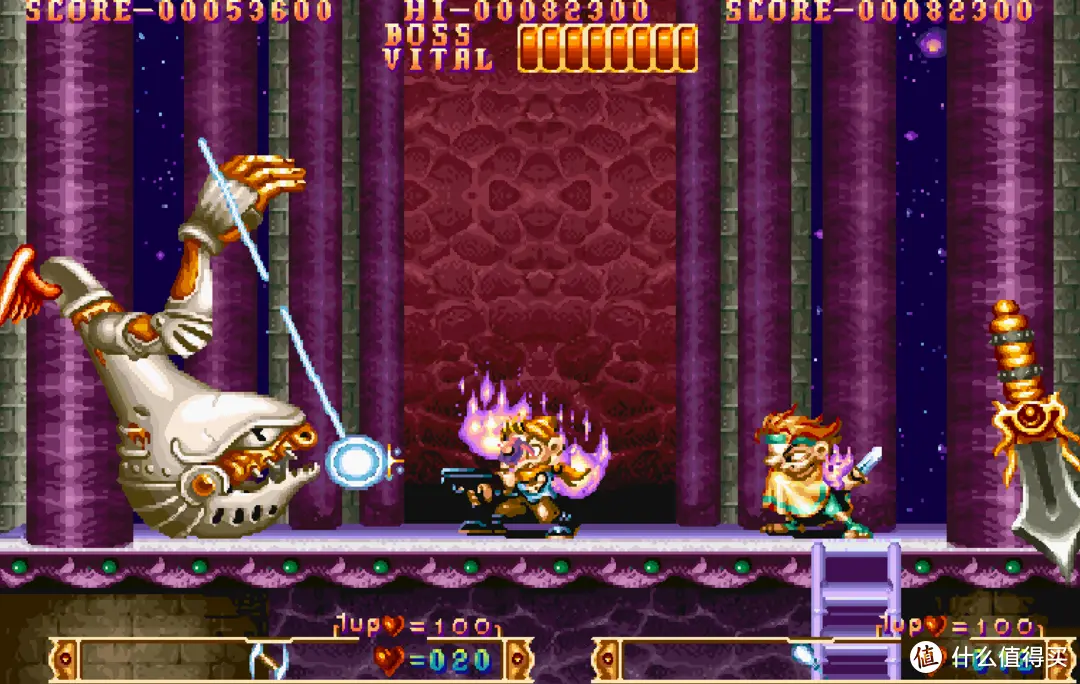Select player one's lightning weapon icon

(266, 660)
